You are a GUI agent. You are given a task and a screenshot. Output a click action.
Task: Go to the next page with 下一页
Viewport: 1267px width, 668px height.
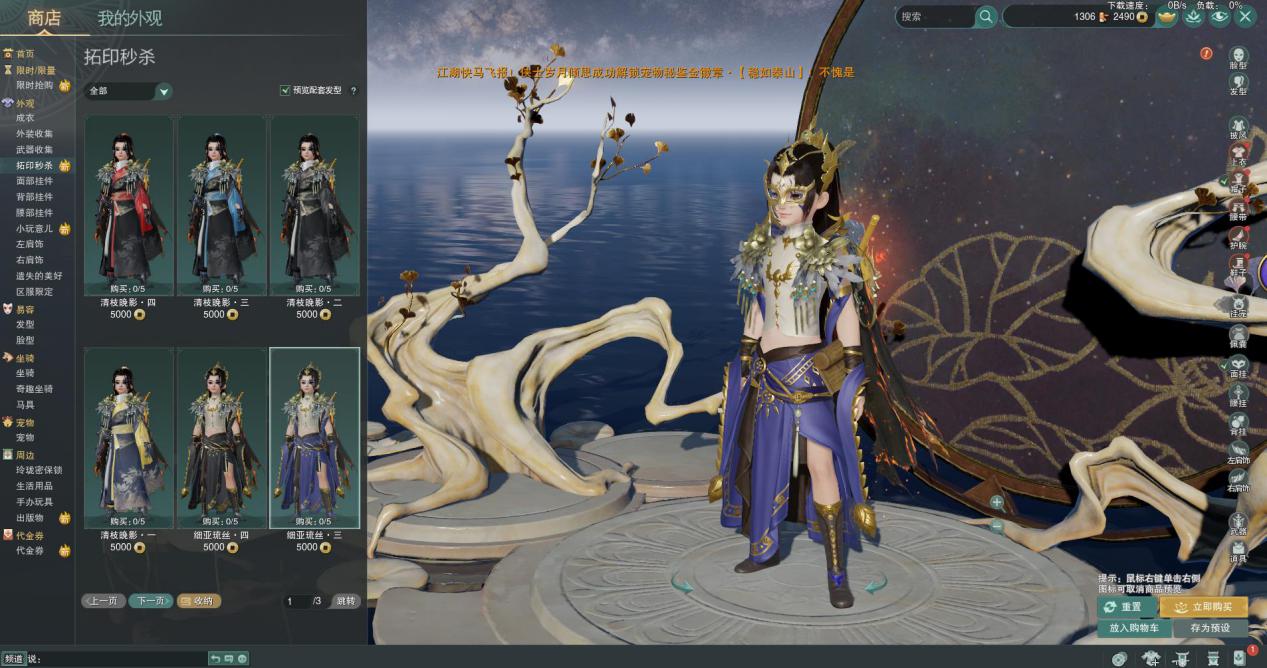pyautogui.click(x=150, y=601)
